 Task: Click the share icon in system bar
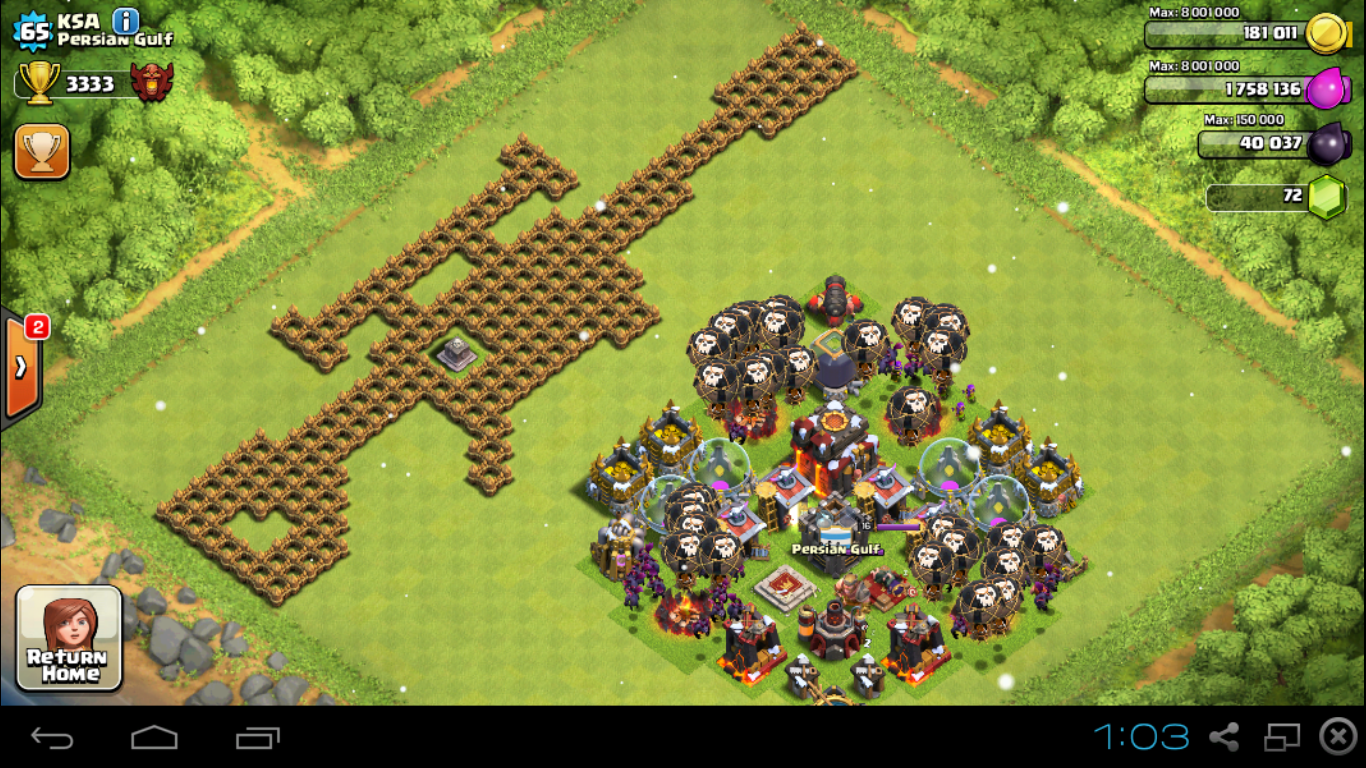pos(1224,738)
